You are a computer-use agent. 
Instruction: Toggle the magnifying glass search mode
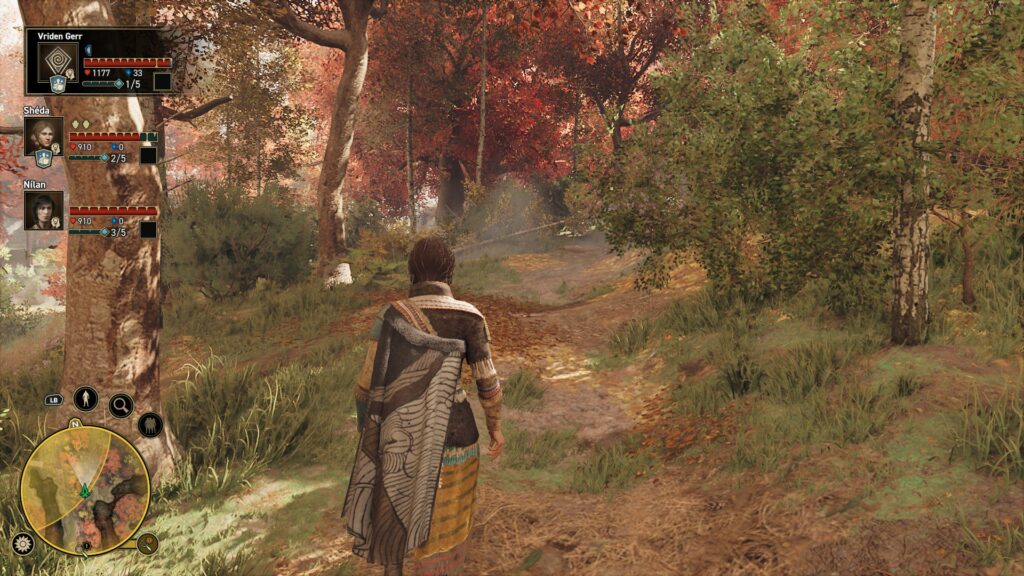121,405
